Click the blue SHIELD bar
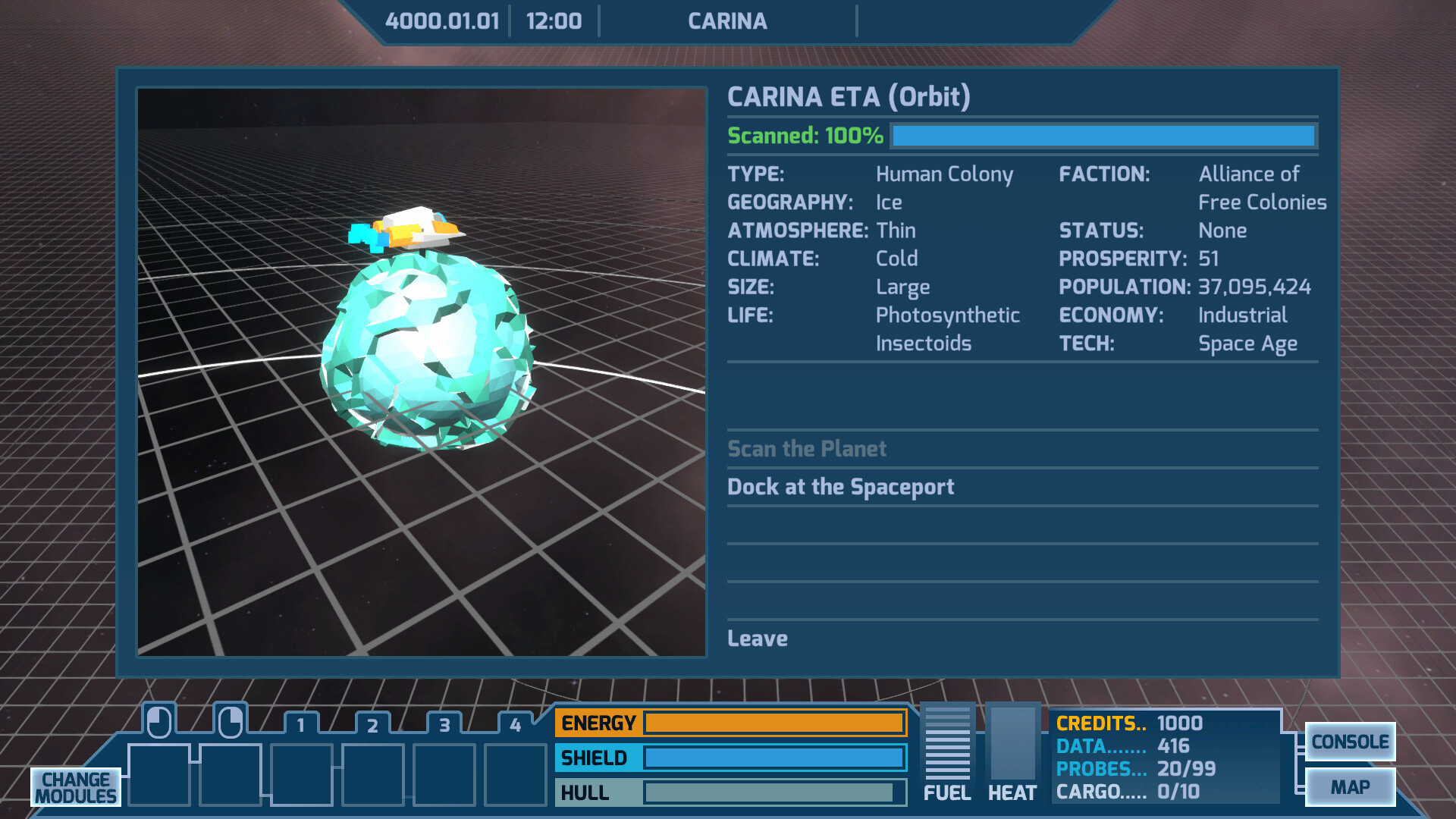 pyautogui.click(x=773, y=758)
